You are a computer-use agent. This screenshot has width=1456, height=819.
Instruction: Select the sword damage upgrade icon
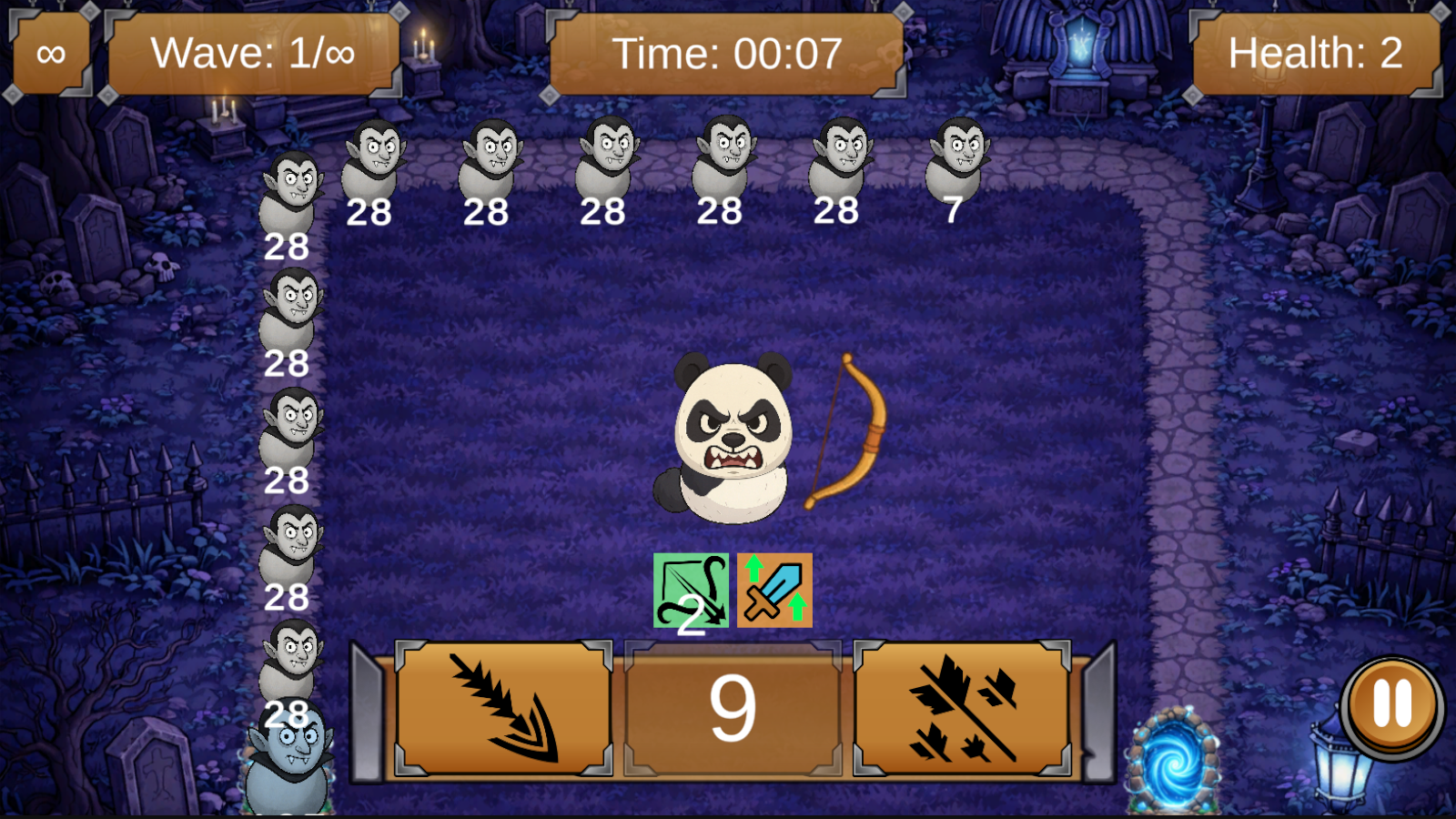point(773,589)
